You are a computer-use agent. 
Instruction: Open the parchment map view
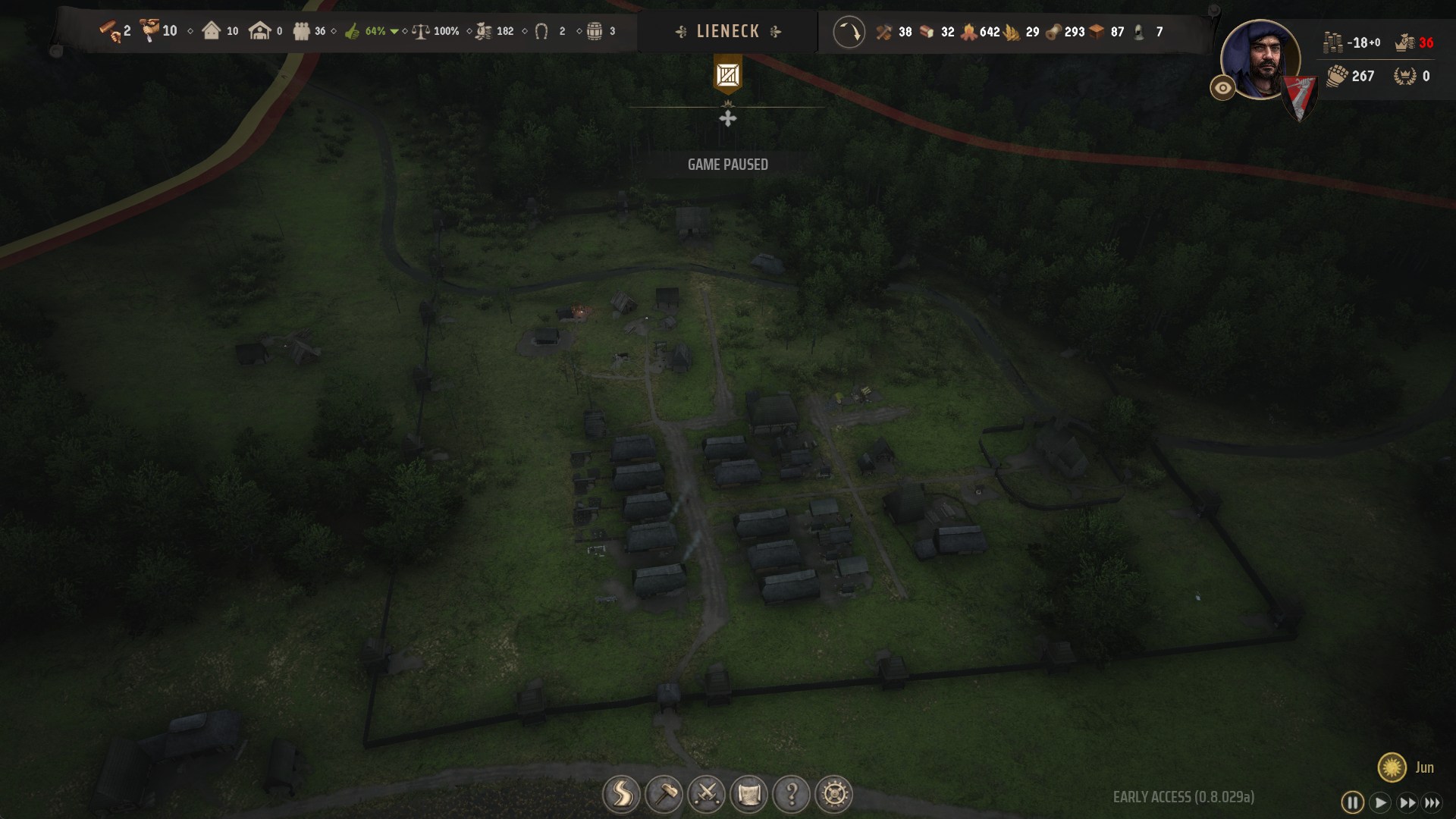(748, 795)
